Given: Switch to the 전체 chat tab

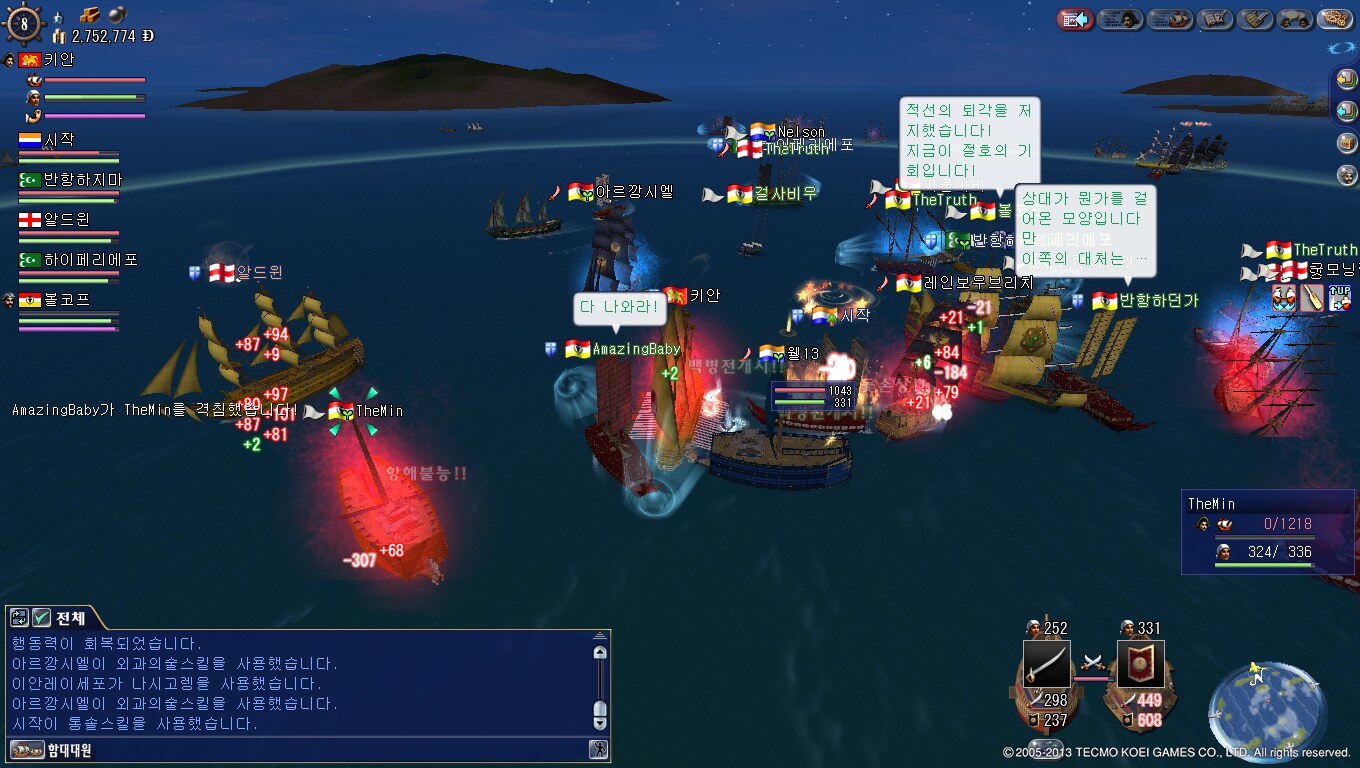Looking at the screenshot, I should click(70, 618).
